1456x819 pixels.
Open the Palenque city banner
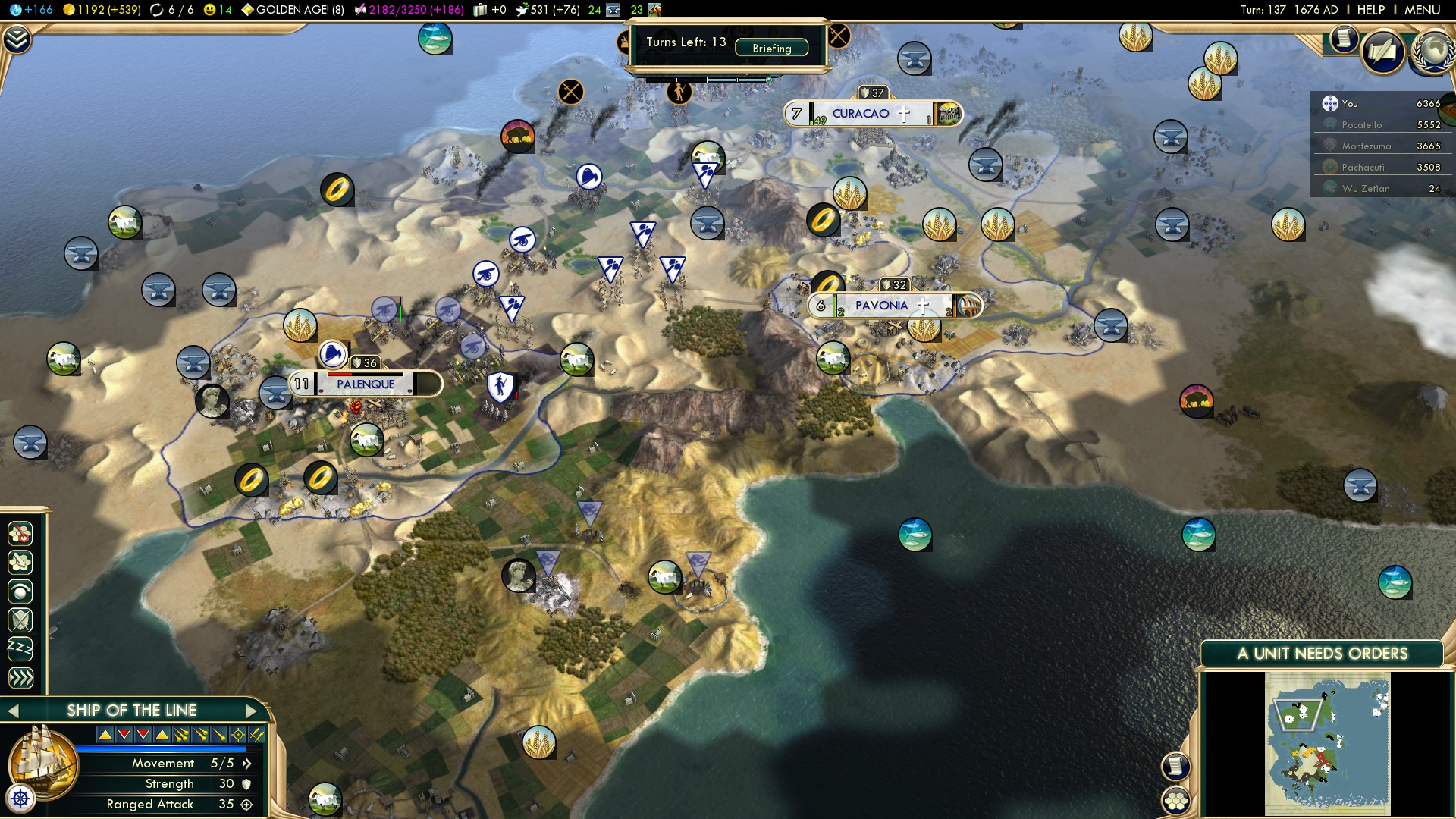pyautogui.click(x=366, y=384)
